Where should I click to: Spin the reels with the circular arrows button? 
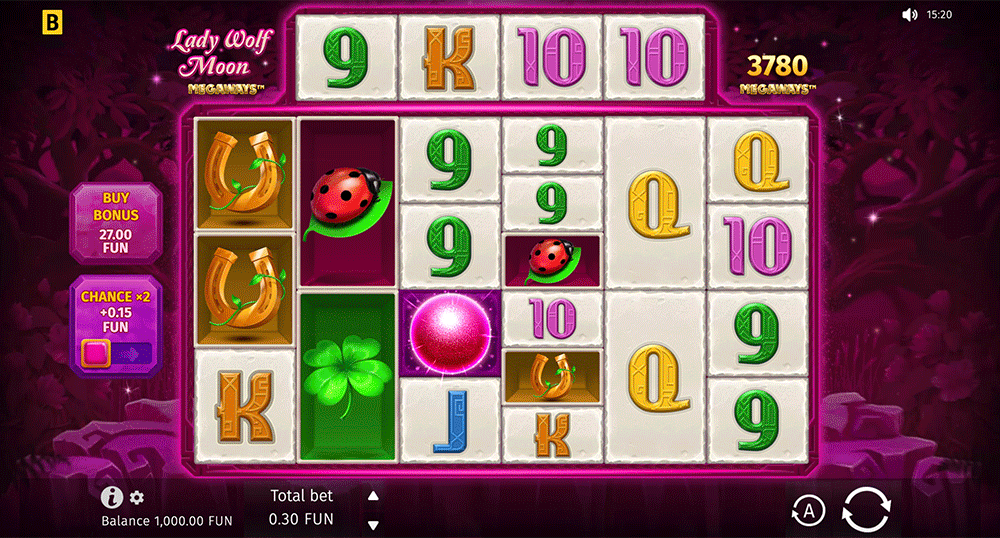point(864,508)
